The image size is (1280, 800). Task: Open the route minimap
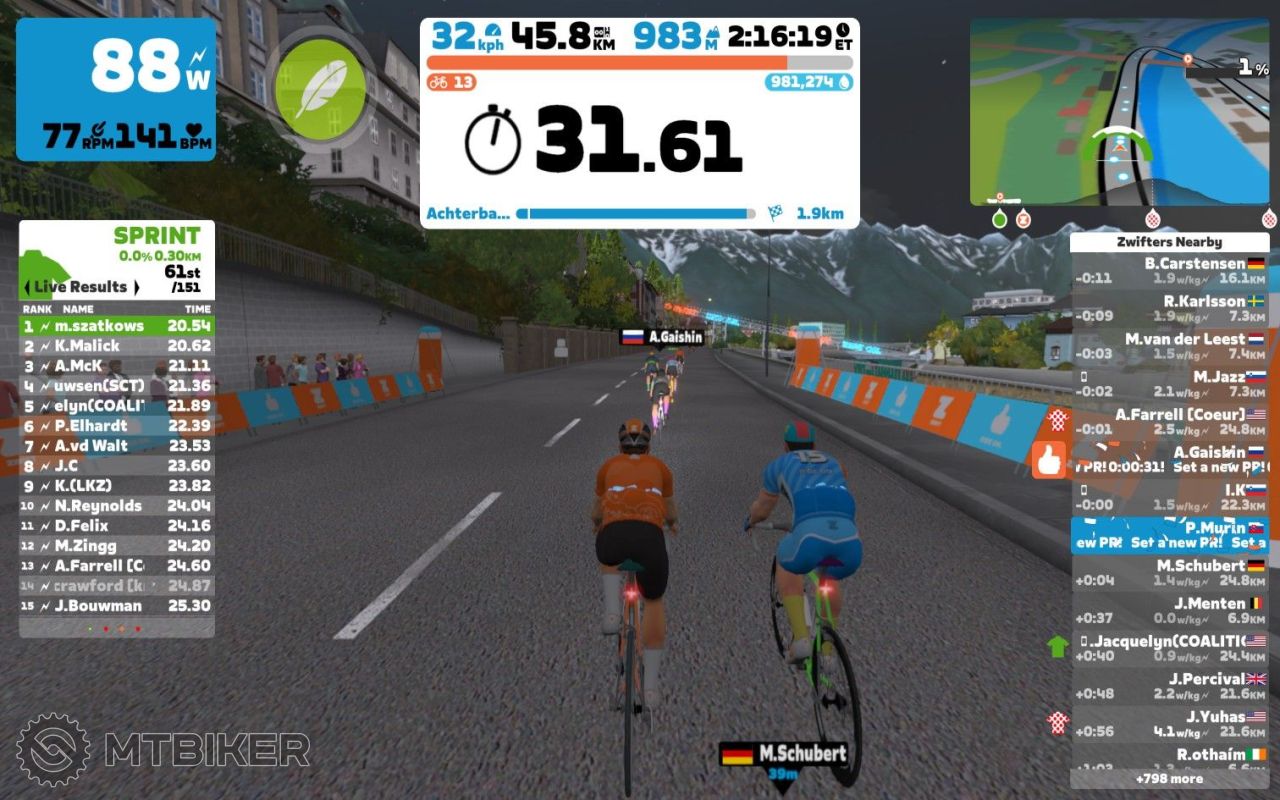1120,112
